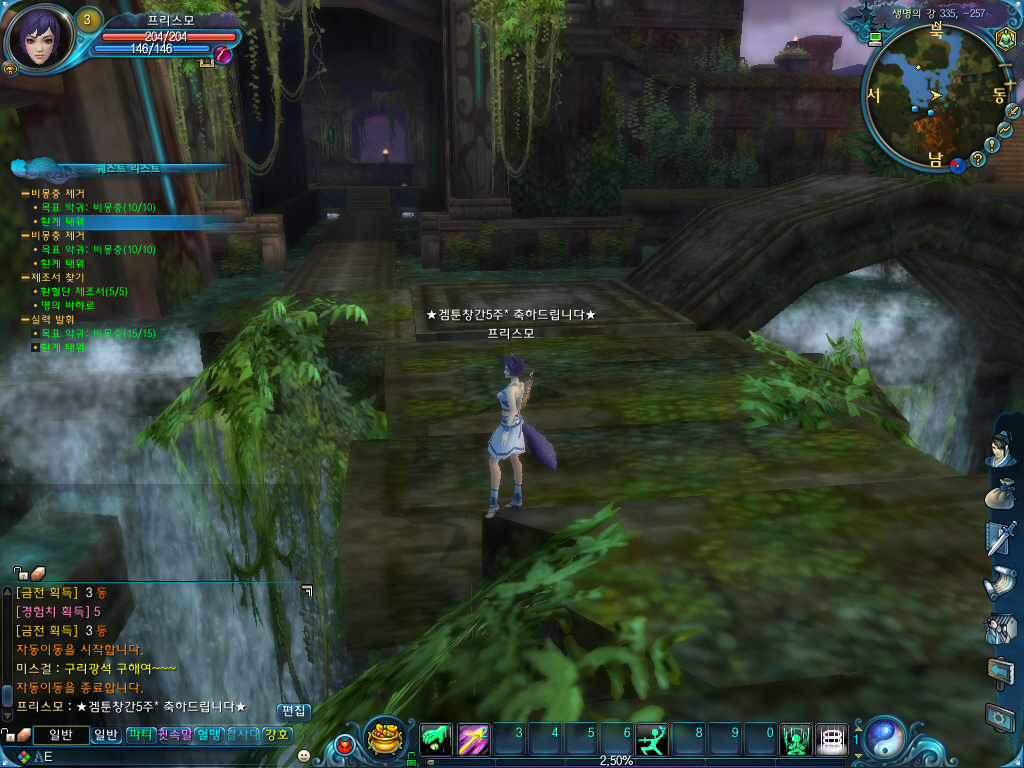The height and width of the screenshot is (768, 1024).
Task: Switch to the 혈맹 chat tab
Action: coord(210,735)
